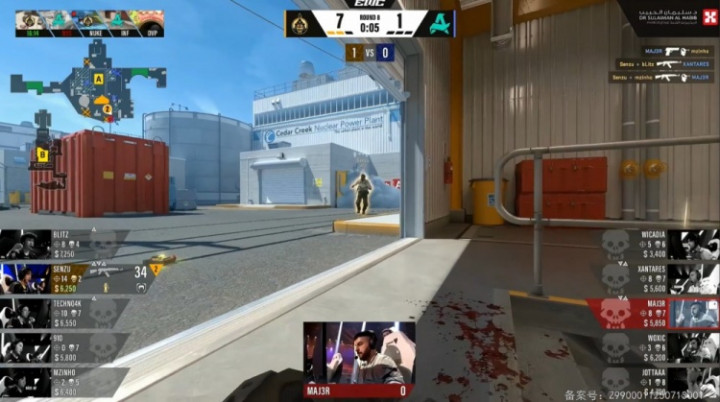Screen dimensions: 720x402
Task: Select the A bombsite marker on minimap
Action: 99,77
